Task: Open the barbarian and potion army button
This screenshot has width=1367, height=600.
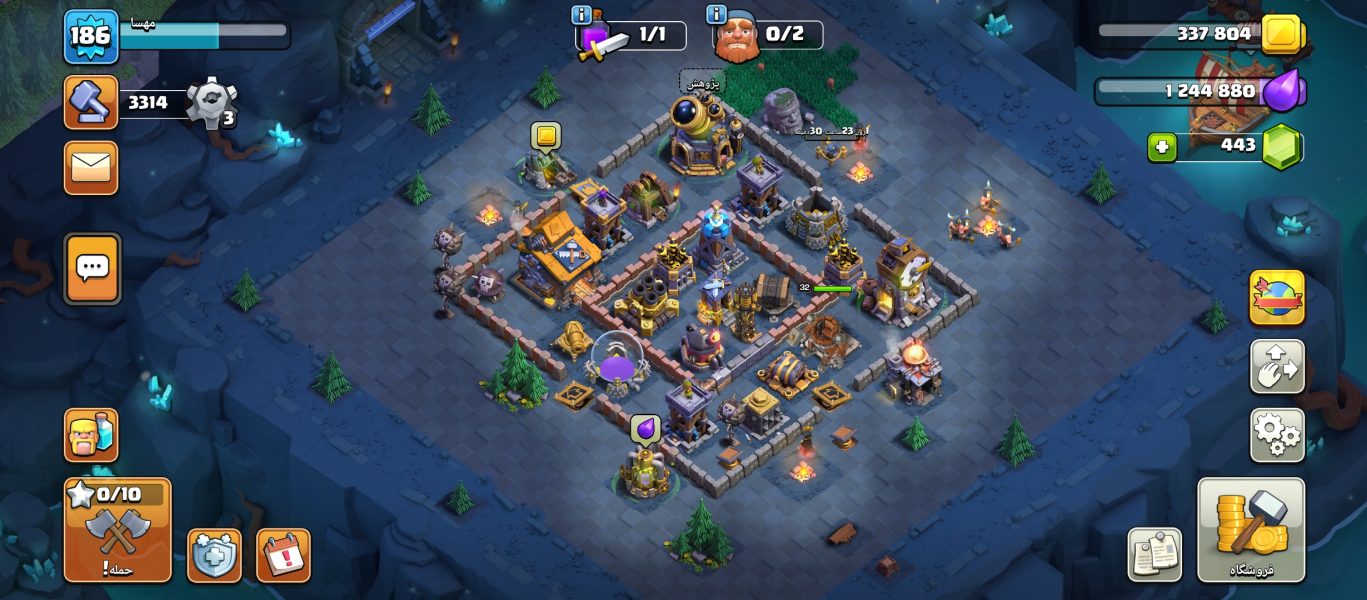Action: click(x=91, y=435)
